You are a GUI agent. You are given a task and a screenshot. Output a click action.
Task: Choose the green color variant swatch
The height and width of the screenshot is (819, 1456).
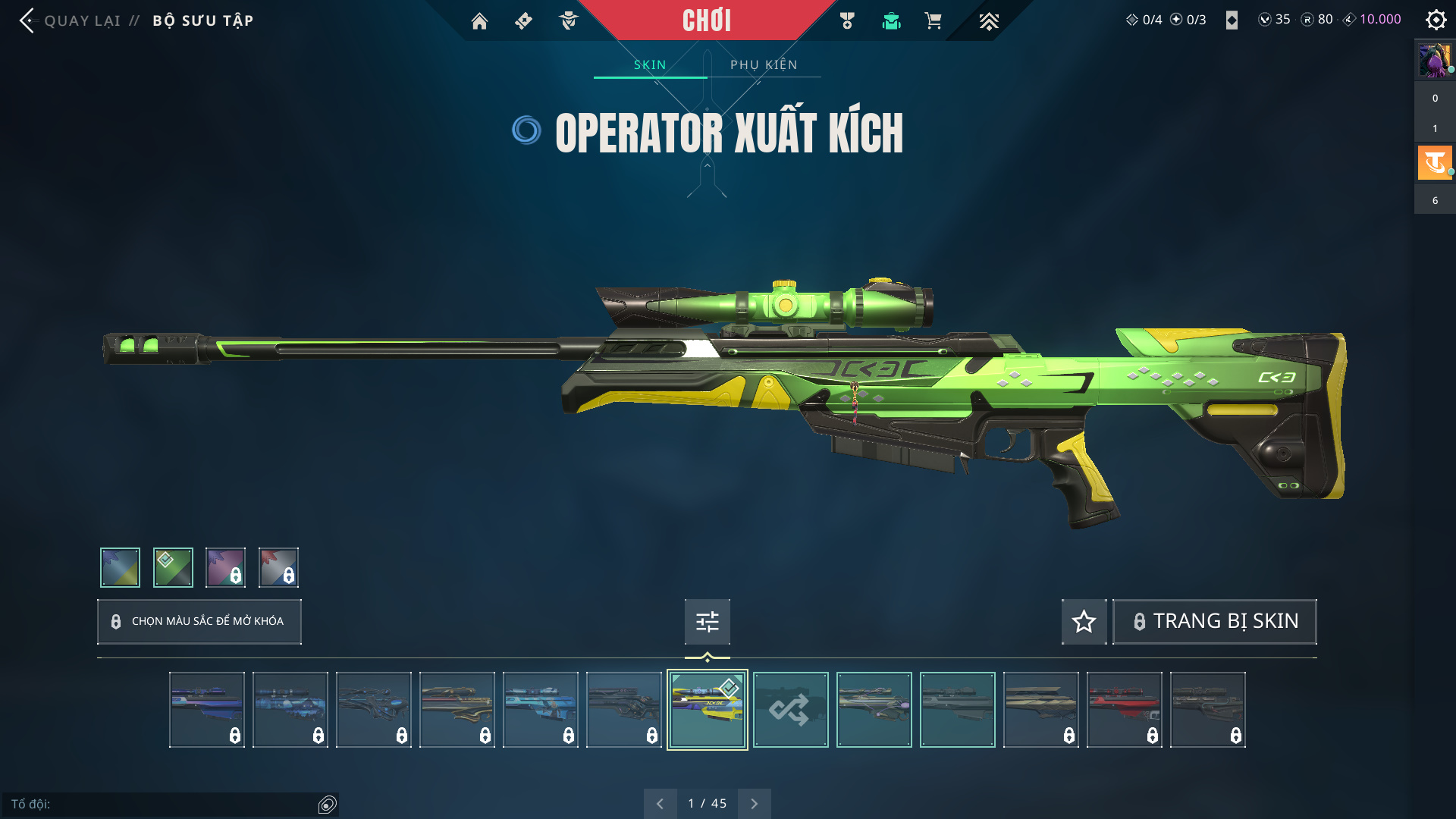(x=173, y=567)
